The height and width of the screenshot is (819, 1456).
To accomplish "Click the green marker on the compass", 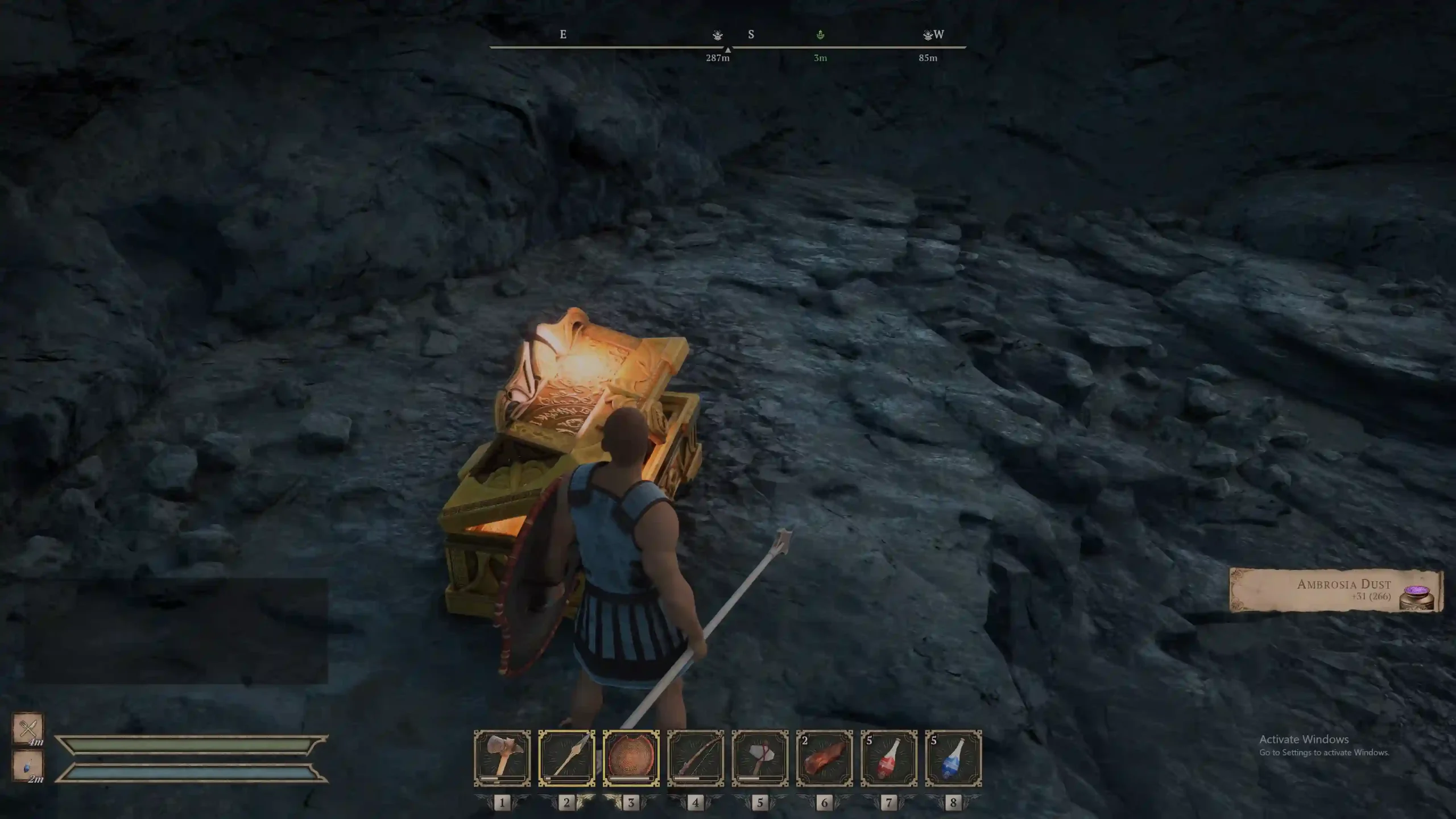I will (820, 35).
